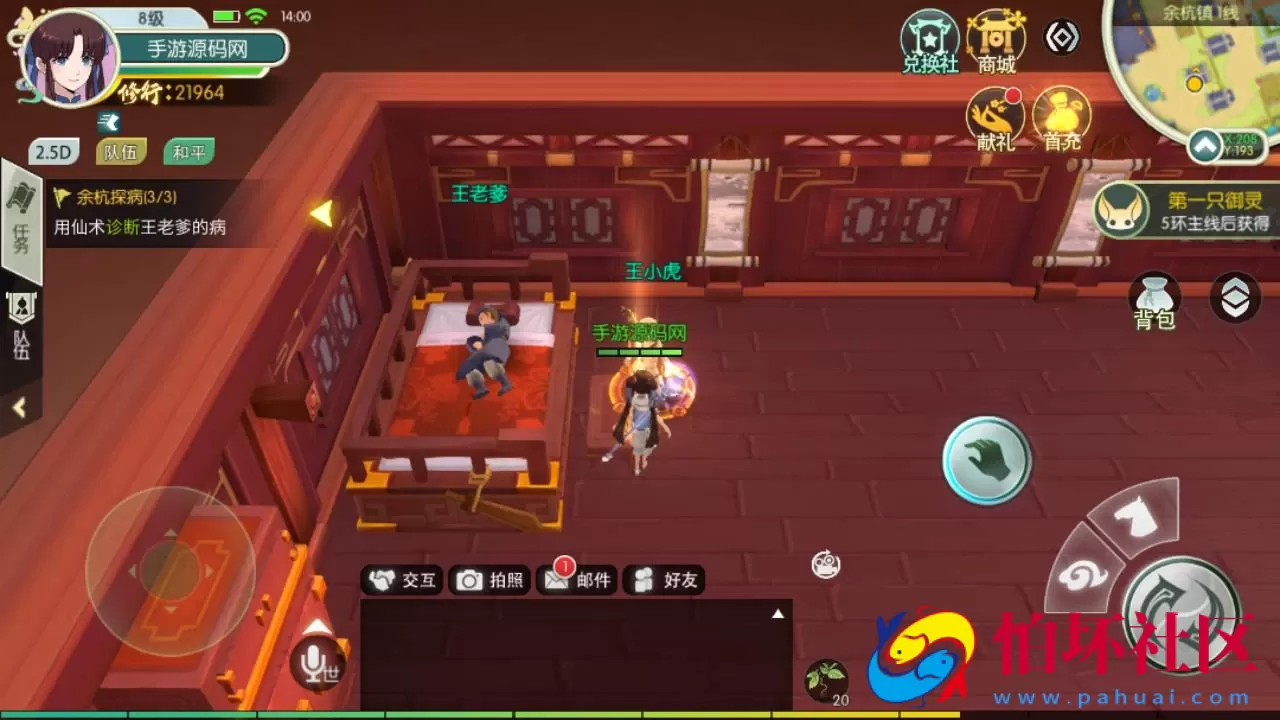Screen dimensions: 1280x720
Task: Click the circular minimap
Action: click(1195, 70)
